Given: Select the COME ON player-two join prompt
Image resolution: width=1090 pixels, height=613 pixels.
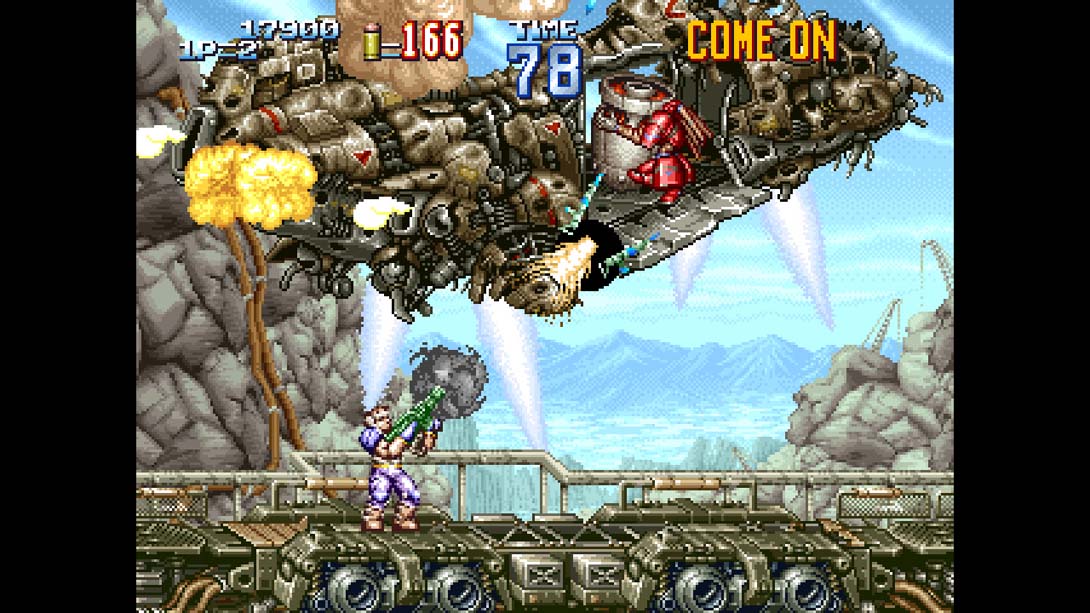Looking at the screenshot, I should pyautogui.click(x=760, y=41).
